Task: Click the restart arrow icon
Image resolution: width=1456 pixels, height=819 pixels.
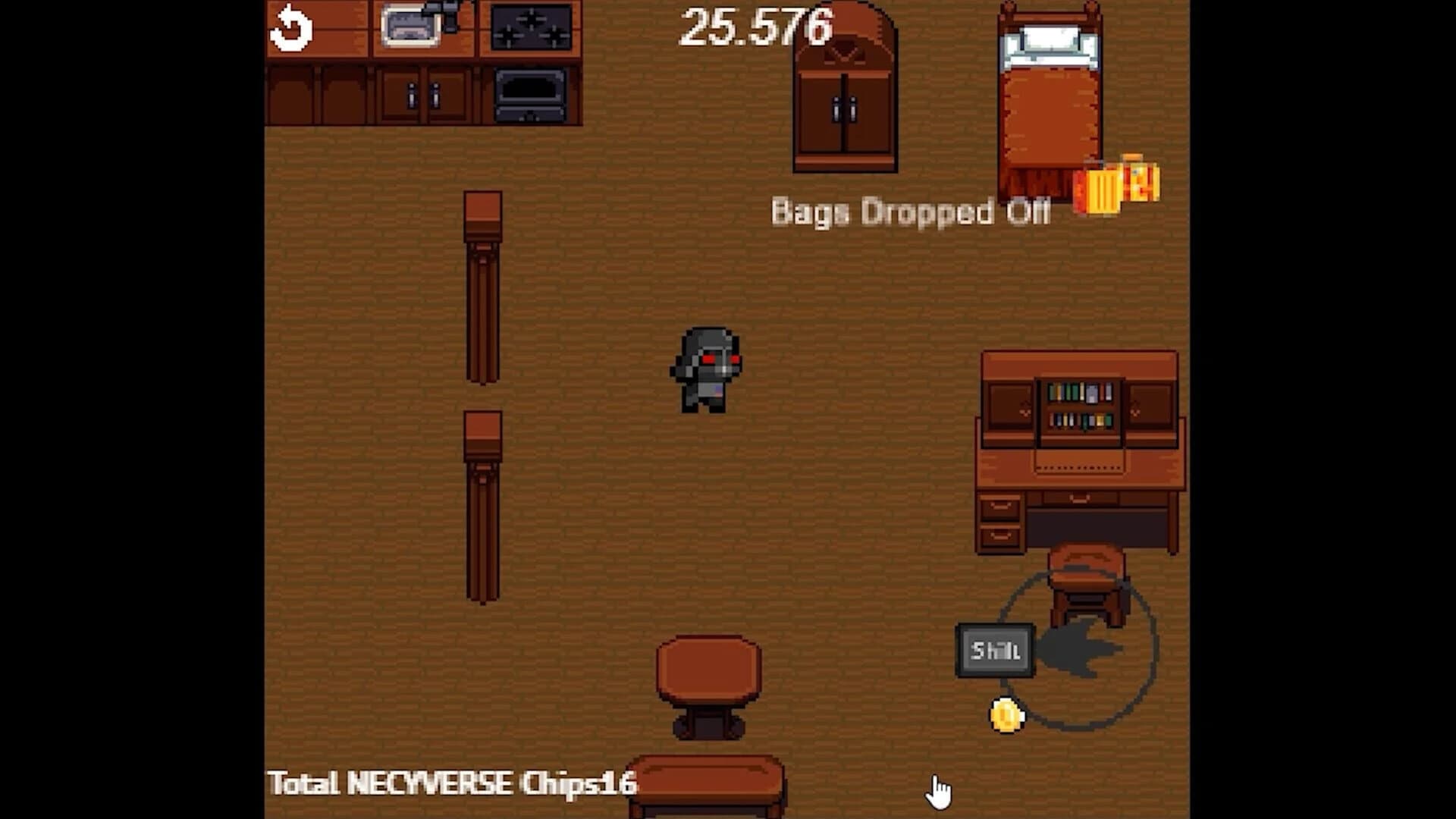Action: 292,27
